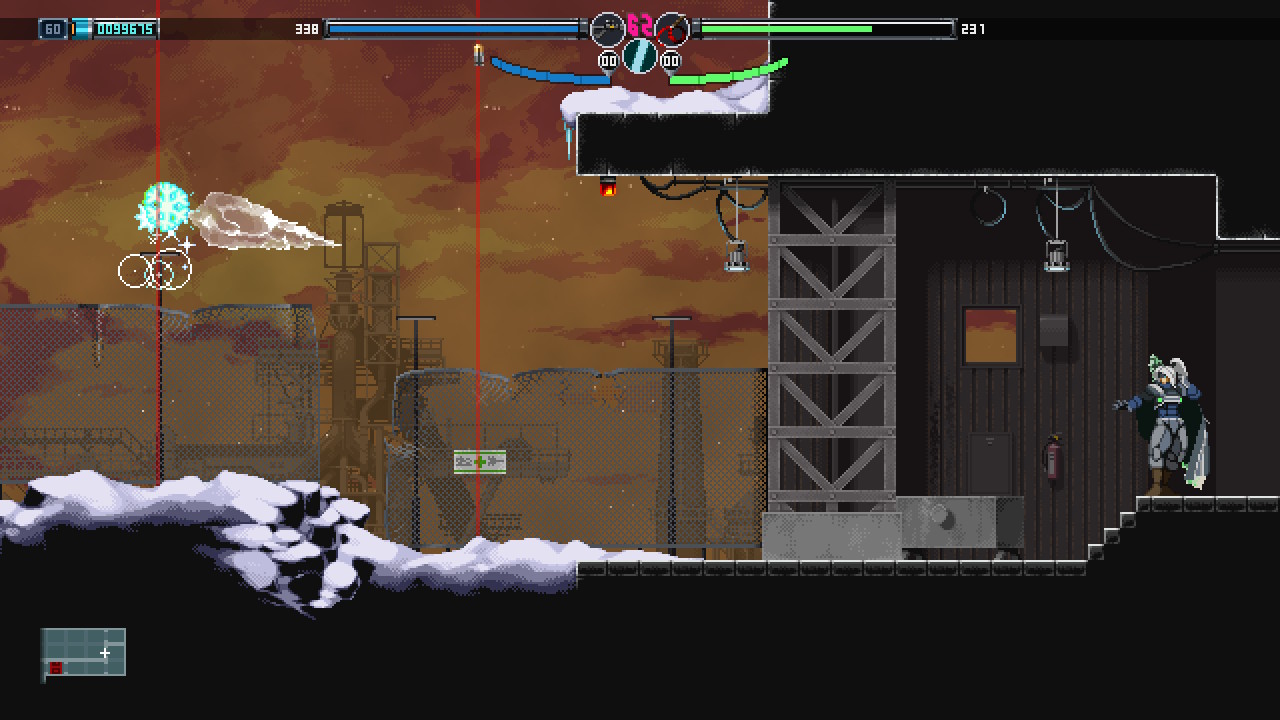Select the red whip weapon icon

(672, 29)
